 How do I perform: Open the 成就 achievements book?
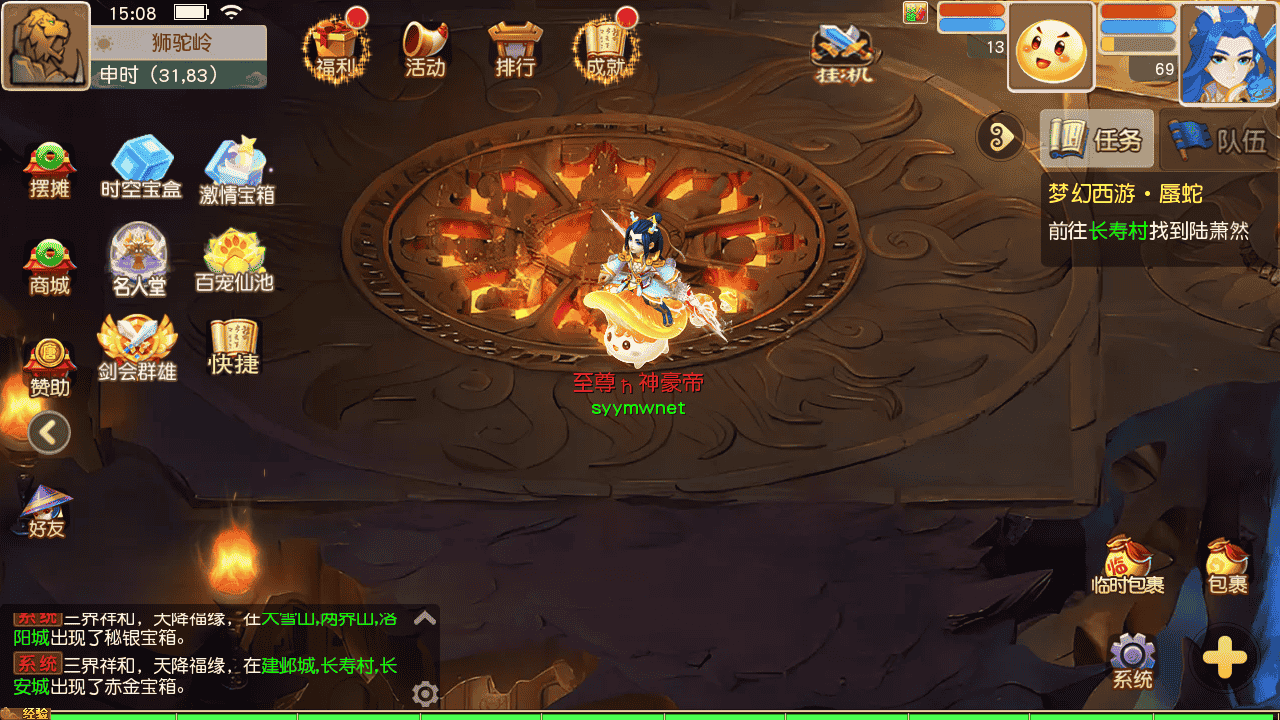605,48
